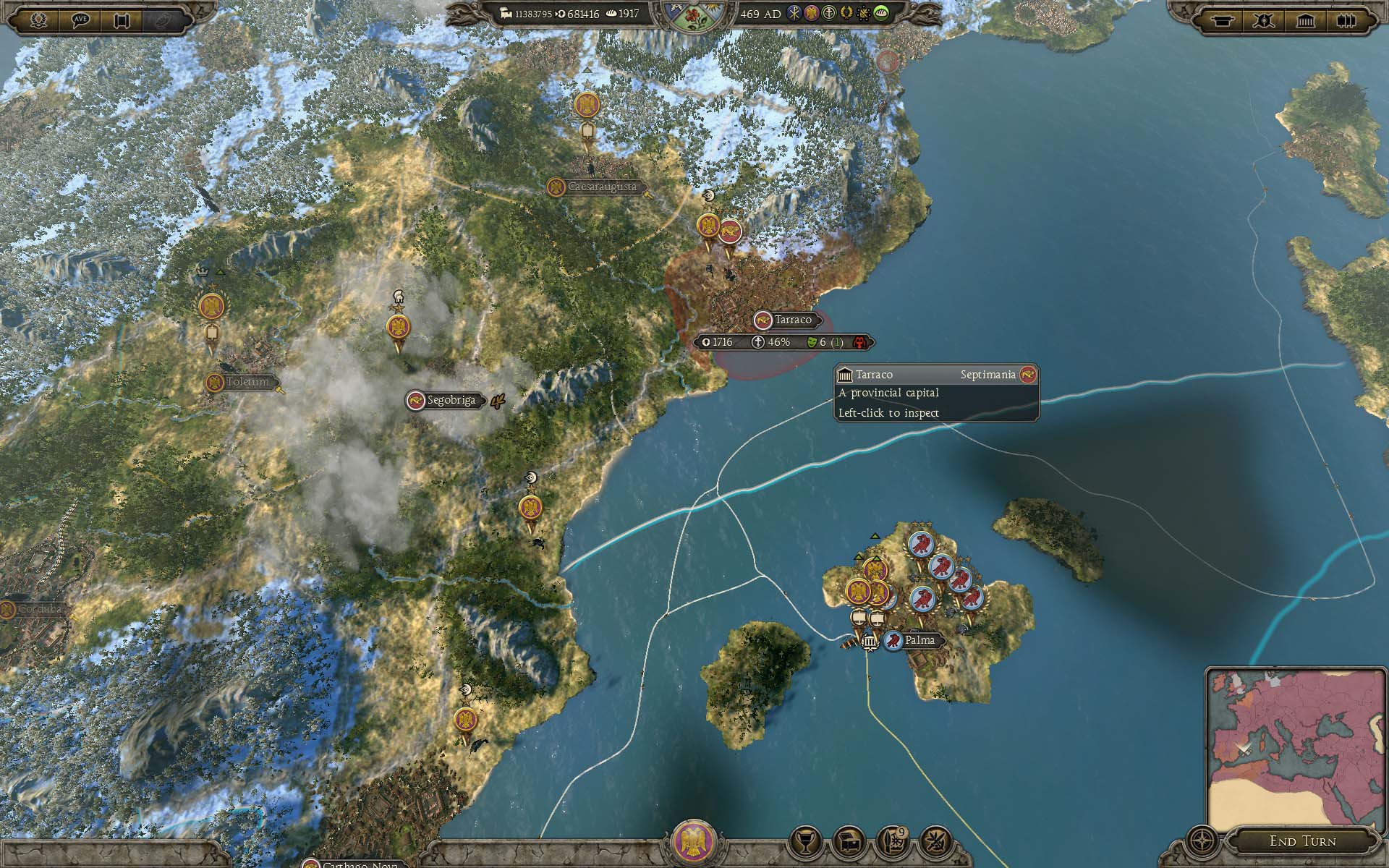Open the treasure chest treasury button
This screenshot has height=868, width=1389.
pyautogui.click(x=849, y=841)
